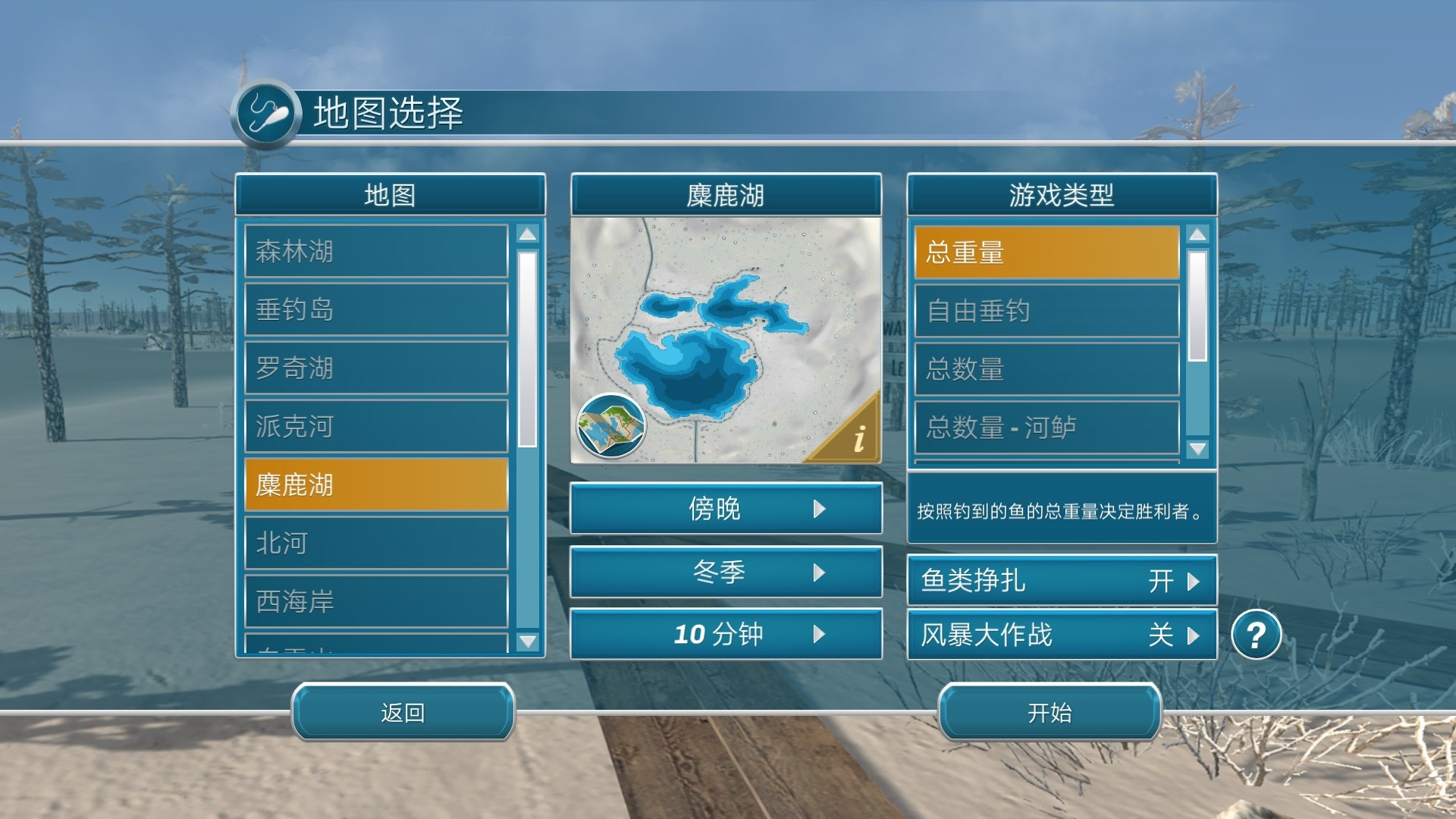Select the highlighted 麋鹿湖 map

pos(376,485)
